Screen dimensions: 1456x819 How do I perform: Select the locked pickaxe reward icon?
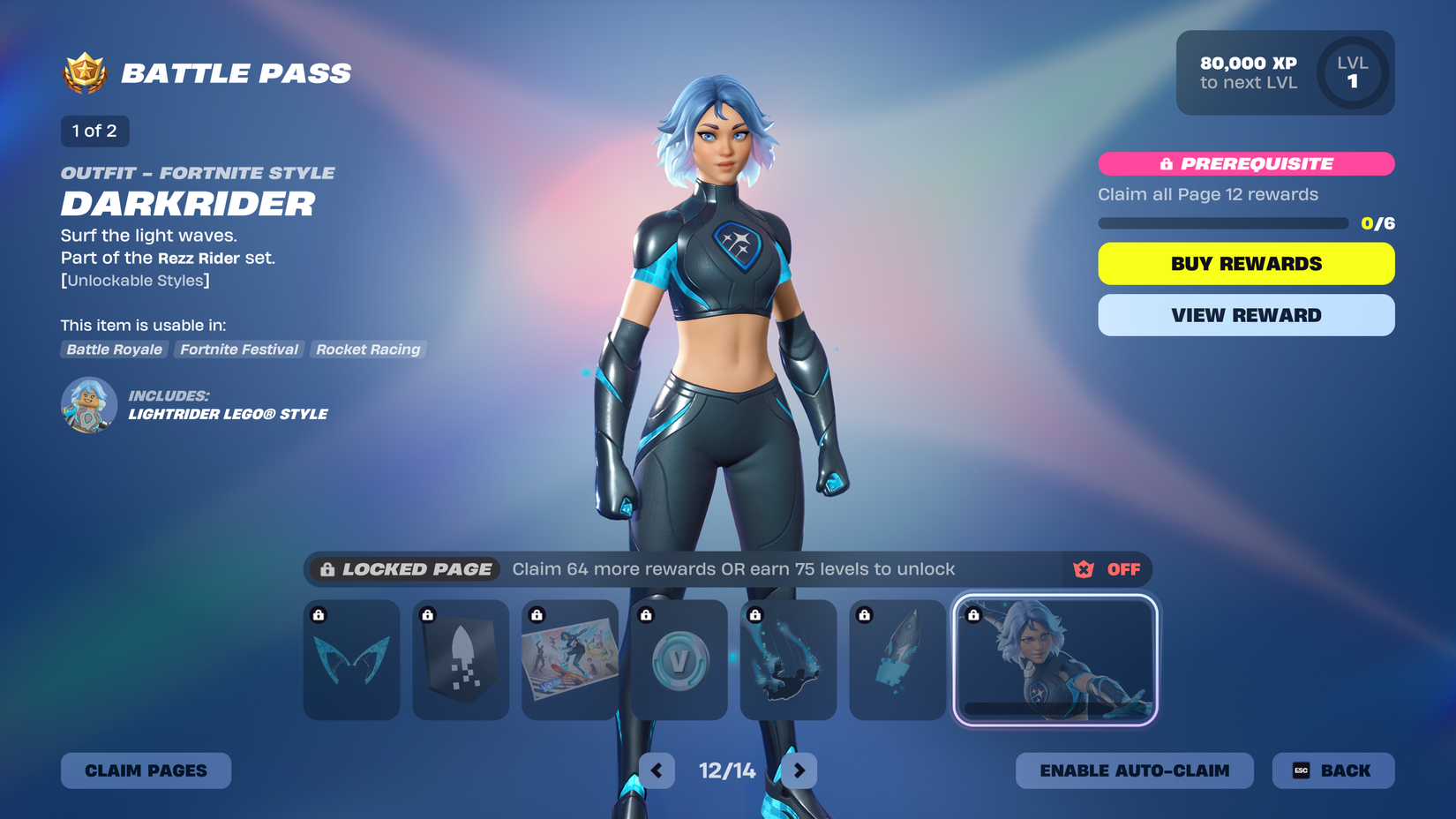pos(897,660)
